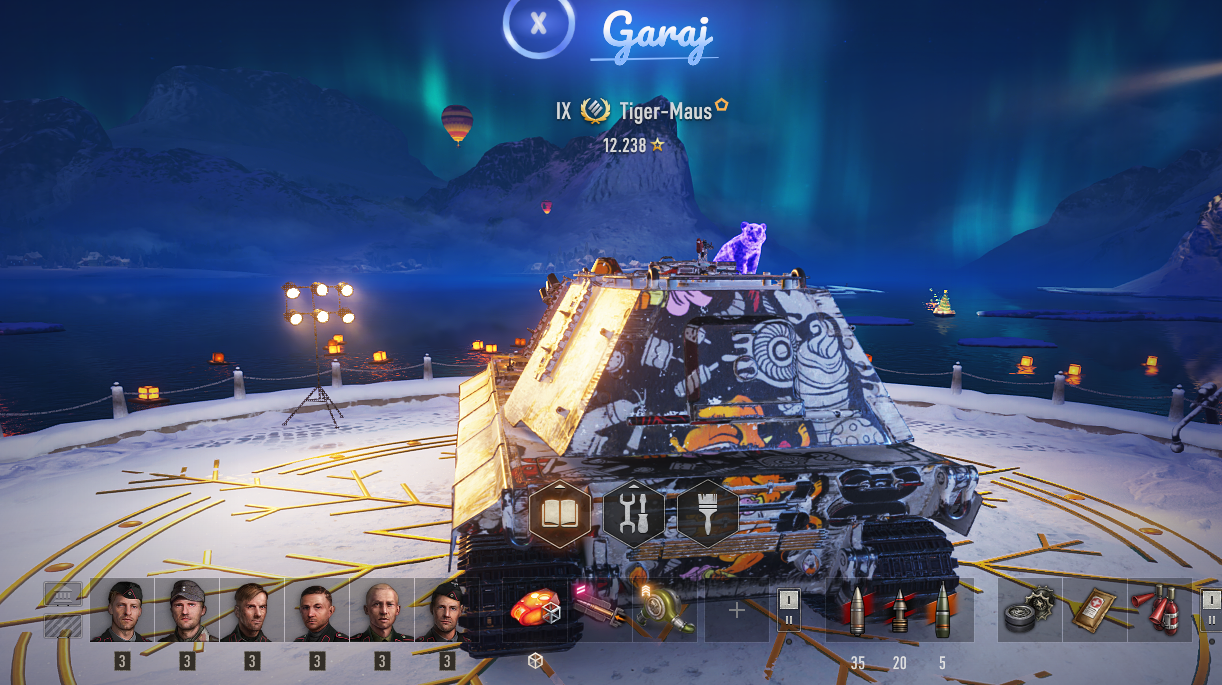Click the barracks building icon beside the crew
Image resolution: width=1222 pixels, height=685 pixels.
tap(62, 595)
